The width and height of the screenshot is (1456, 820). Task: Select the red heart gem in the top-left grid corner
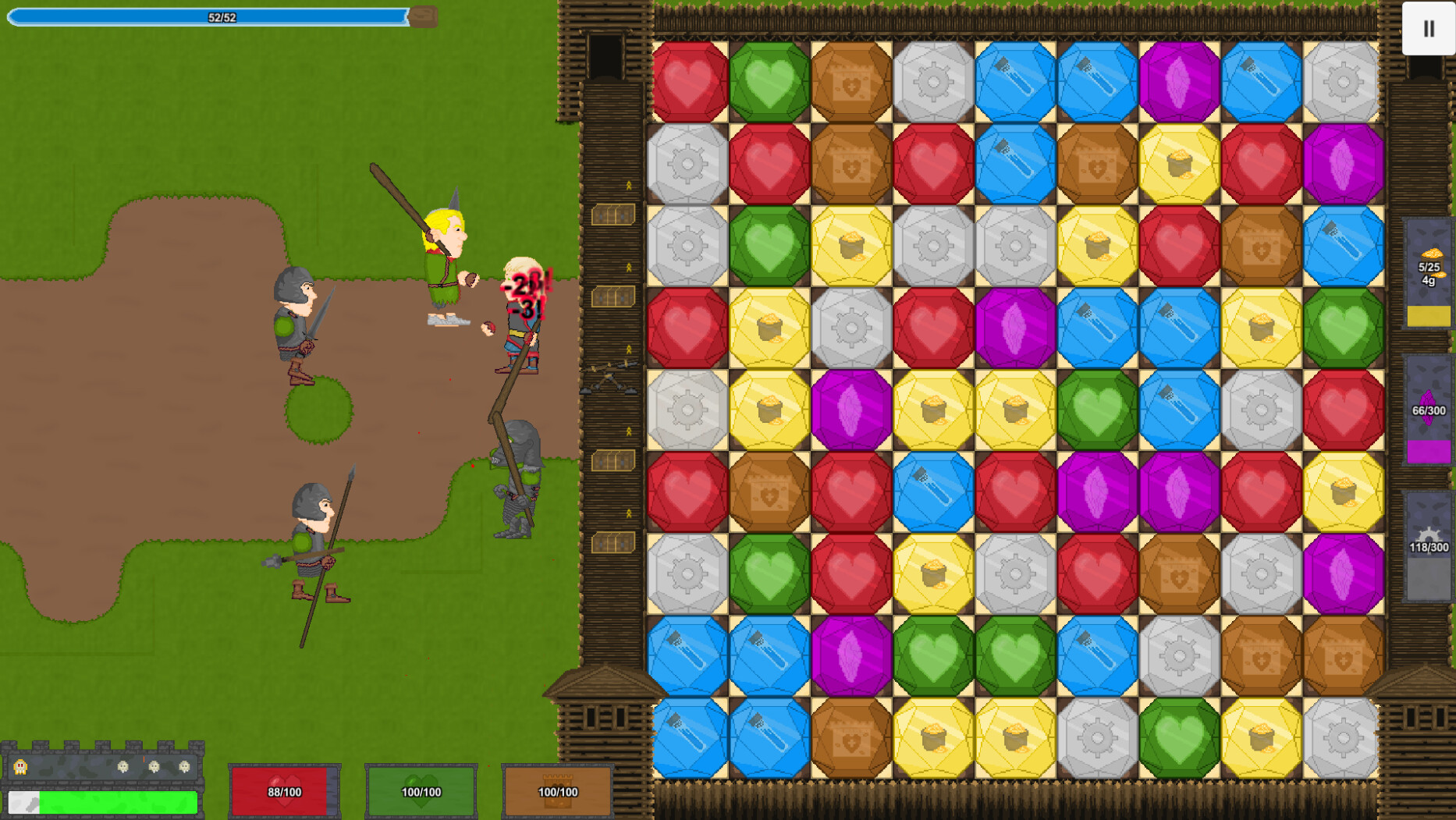click(691, 82)
